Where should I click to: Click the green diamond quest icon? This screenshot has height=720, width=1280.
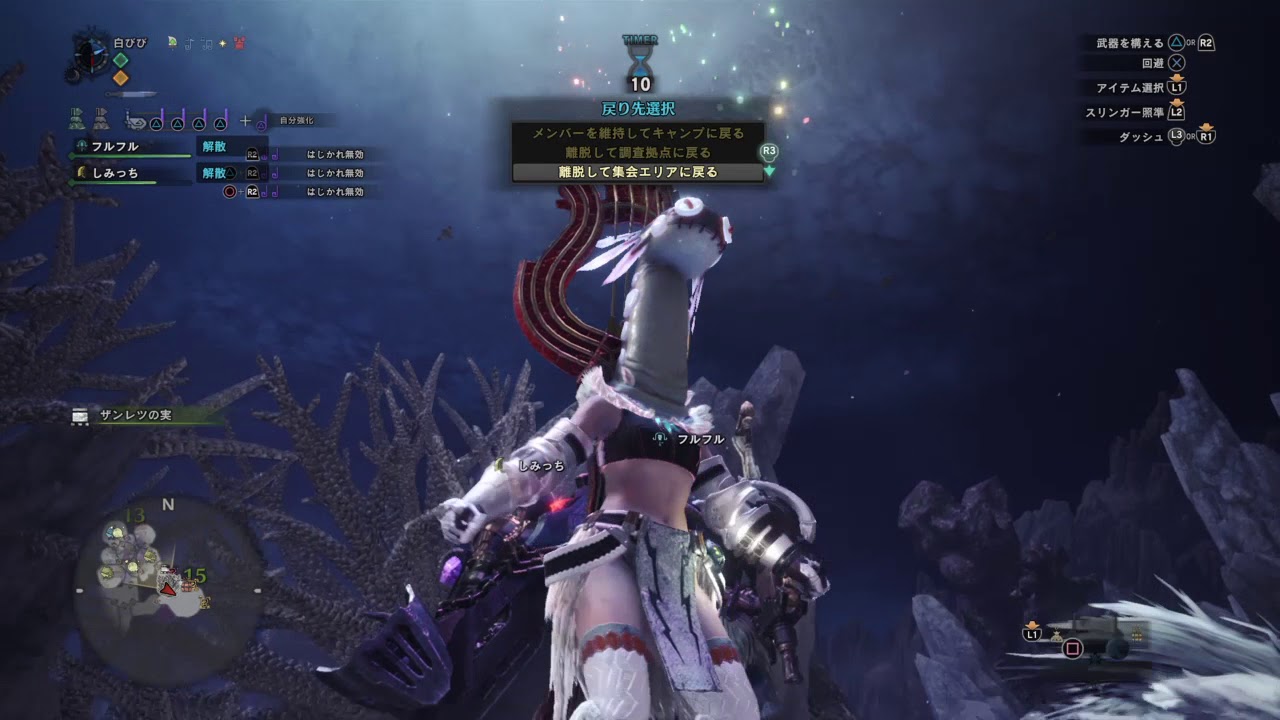120,60
